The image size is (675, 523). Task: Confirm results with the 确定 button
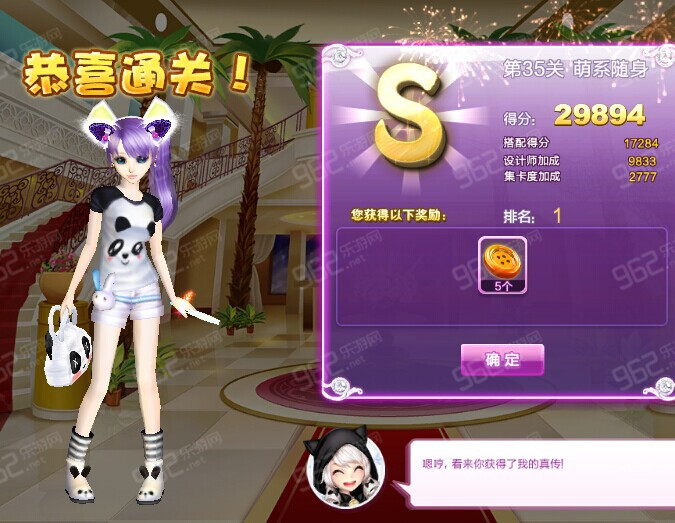point(502,359)
